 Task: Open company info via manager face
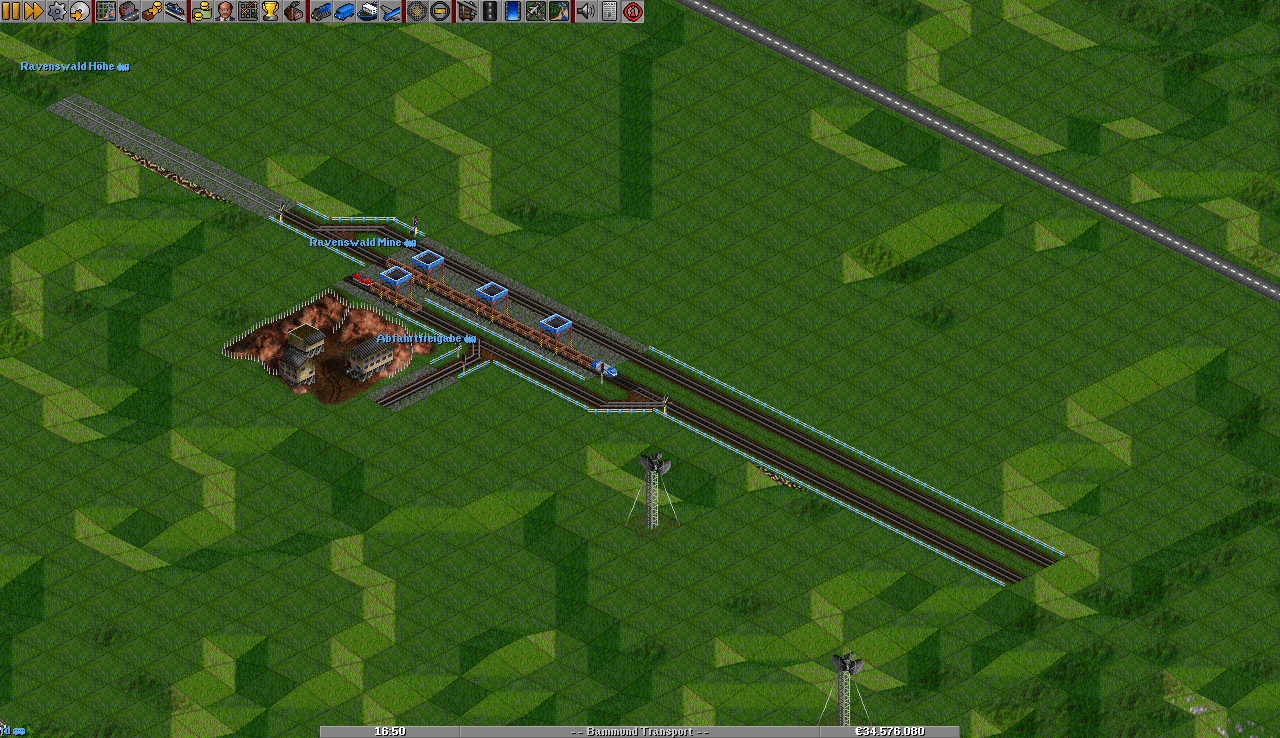coord(225,11)
